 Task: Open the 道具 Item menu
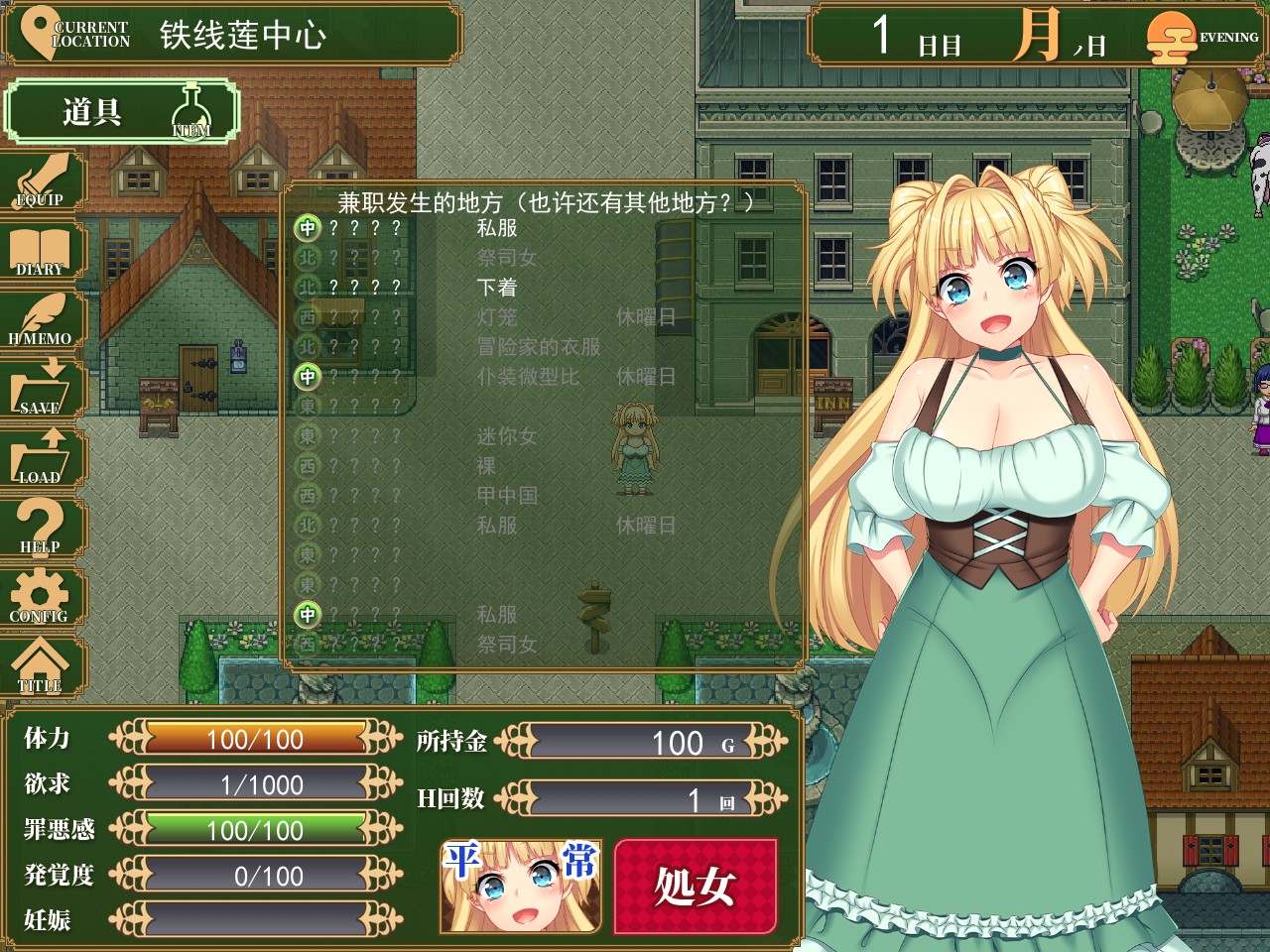[x=121, y=111]
